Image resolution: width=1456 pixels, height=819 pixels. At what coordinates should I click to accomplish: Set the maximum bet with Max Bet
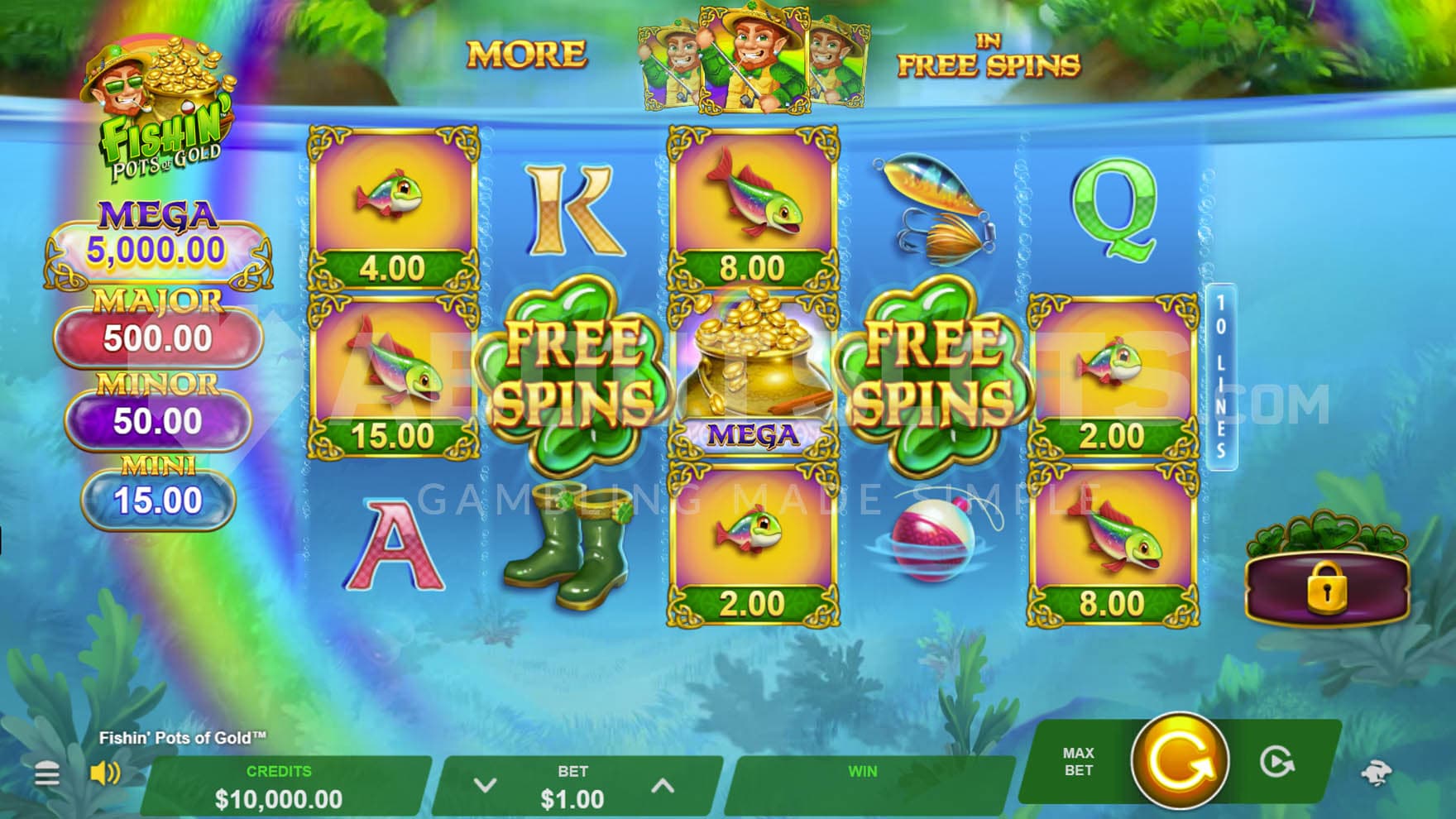point(1078,761)
